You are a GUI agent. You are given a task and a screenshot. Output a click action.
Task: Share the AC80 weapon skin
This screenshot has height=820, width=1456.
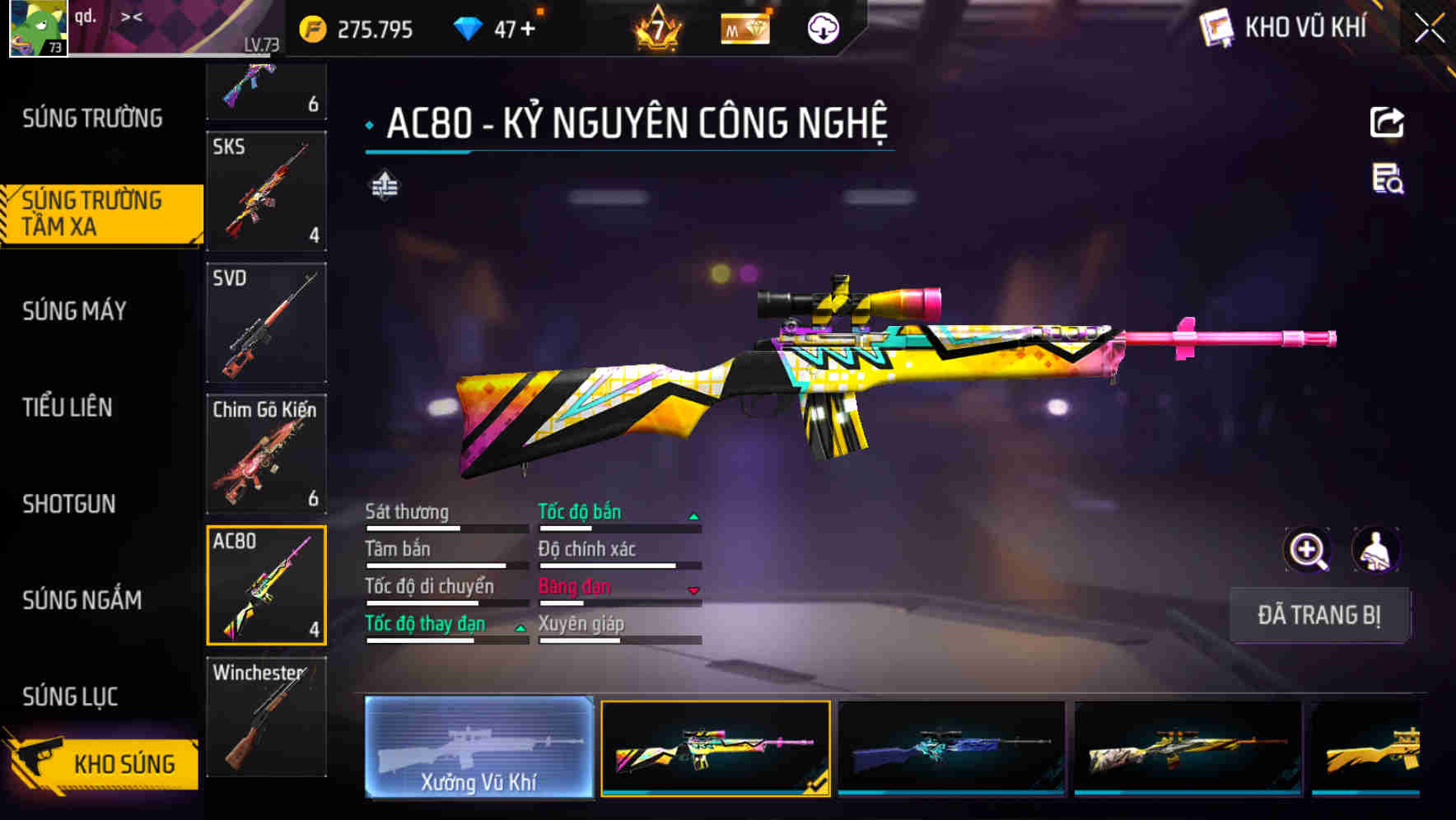tap(1388, 122)
